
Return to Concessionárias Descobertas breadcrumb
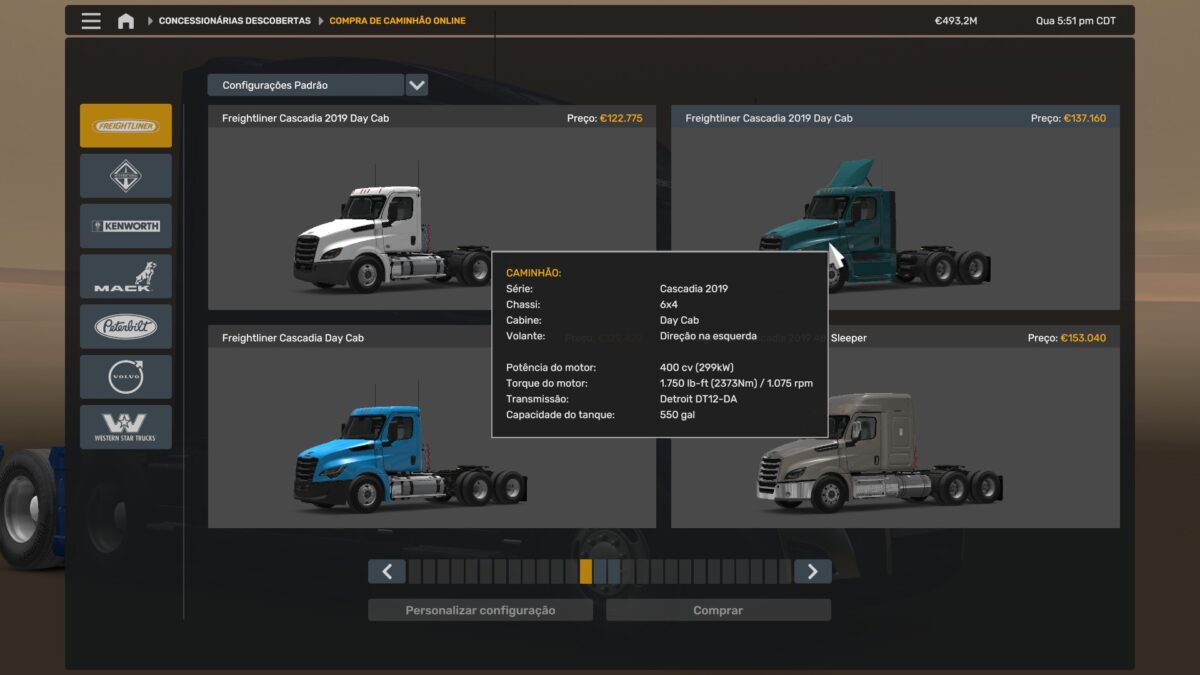click(234, 21)
